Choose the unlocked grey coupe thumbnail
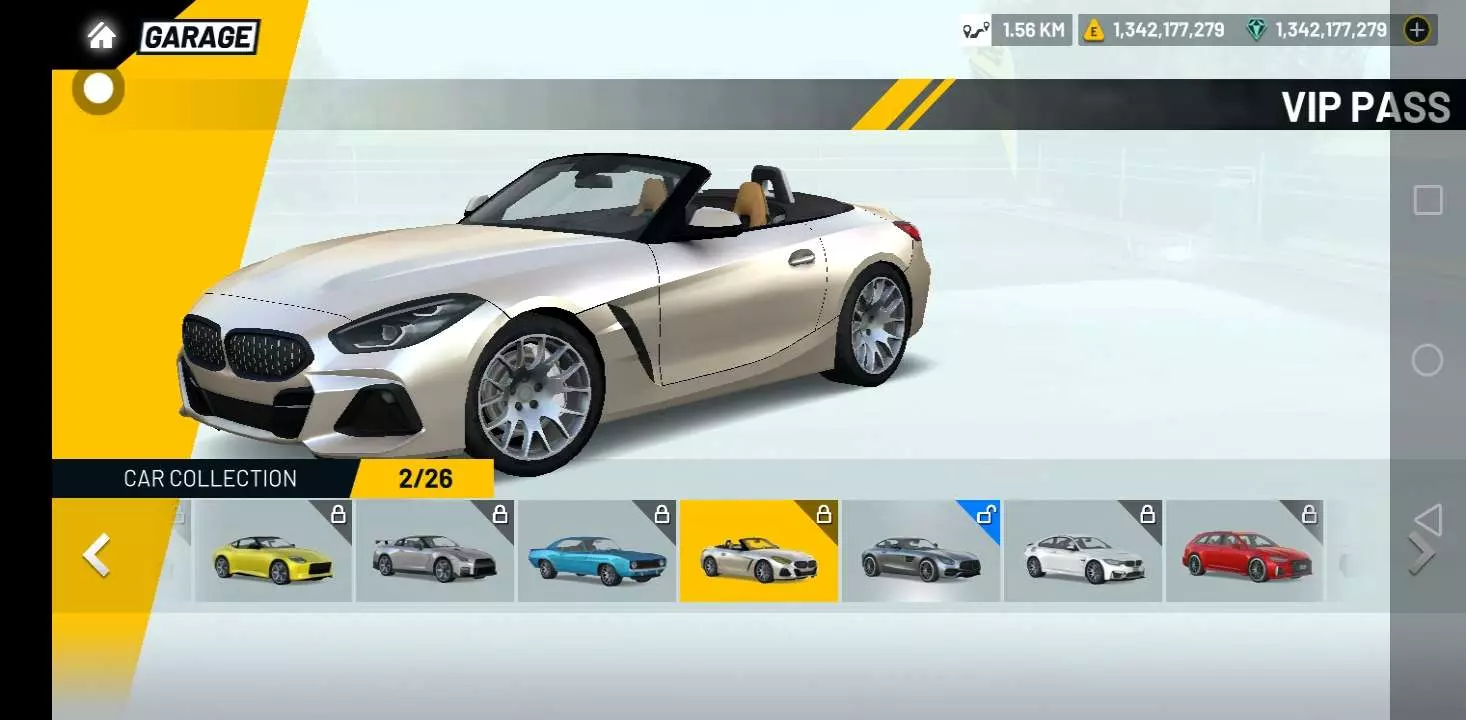 click(x=921, y=552)
